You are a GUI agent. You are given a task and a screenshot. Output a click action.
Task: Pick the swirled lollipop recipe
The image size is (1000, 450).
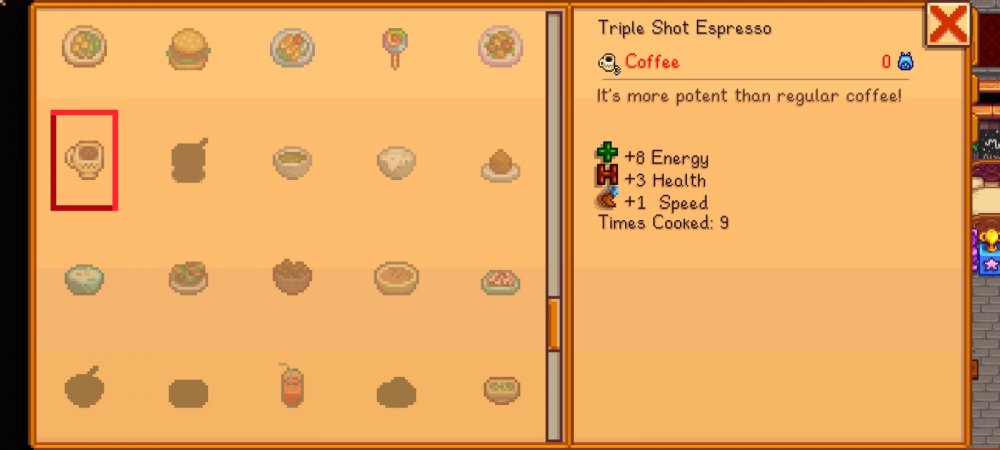(392, 47)
